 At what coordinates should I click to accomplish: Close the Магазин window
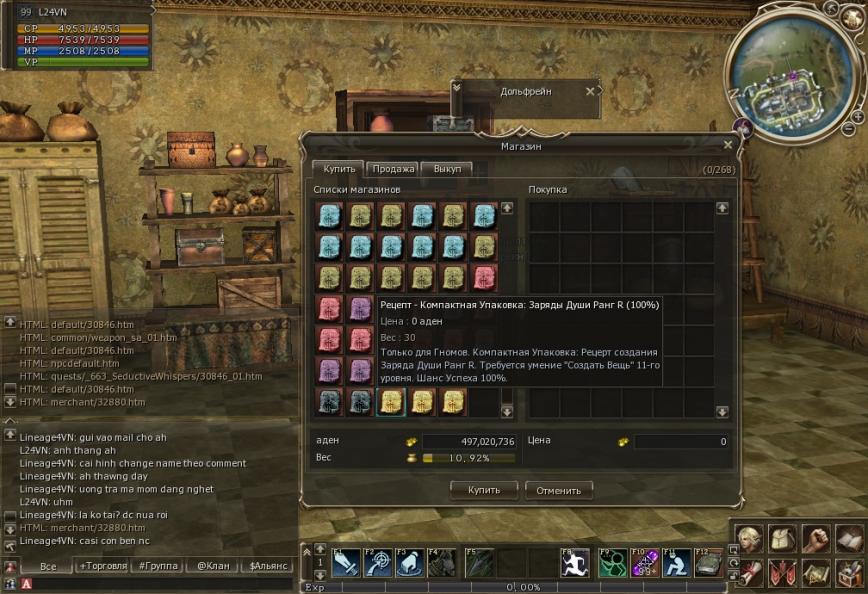coord(727,145)
